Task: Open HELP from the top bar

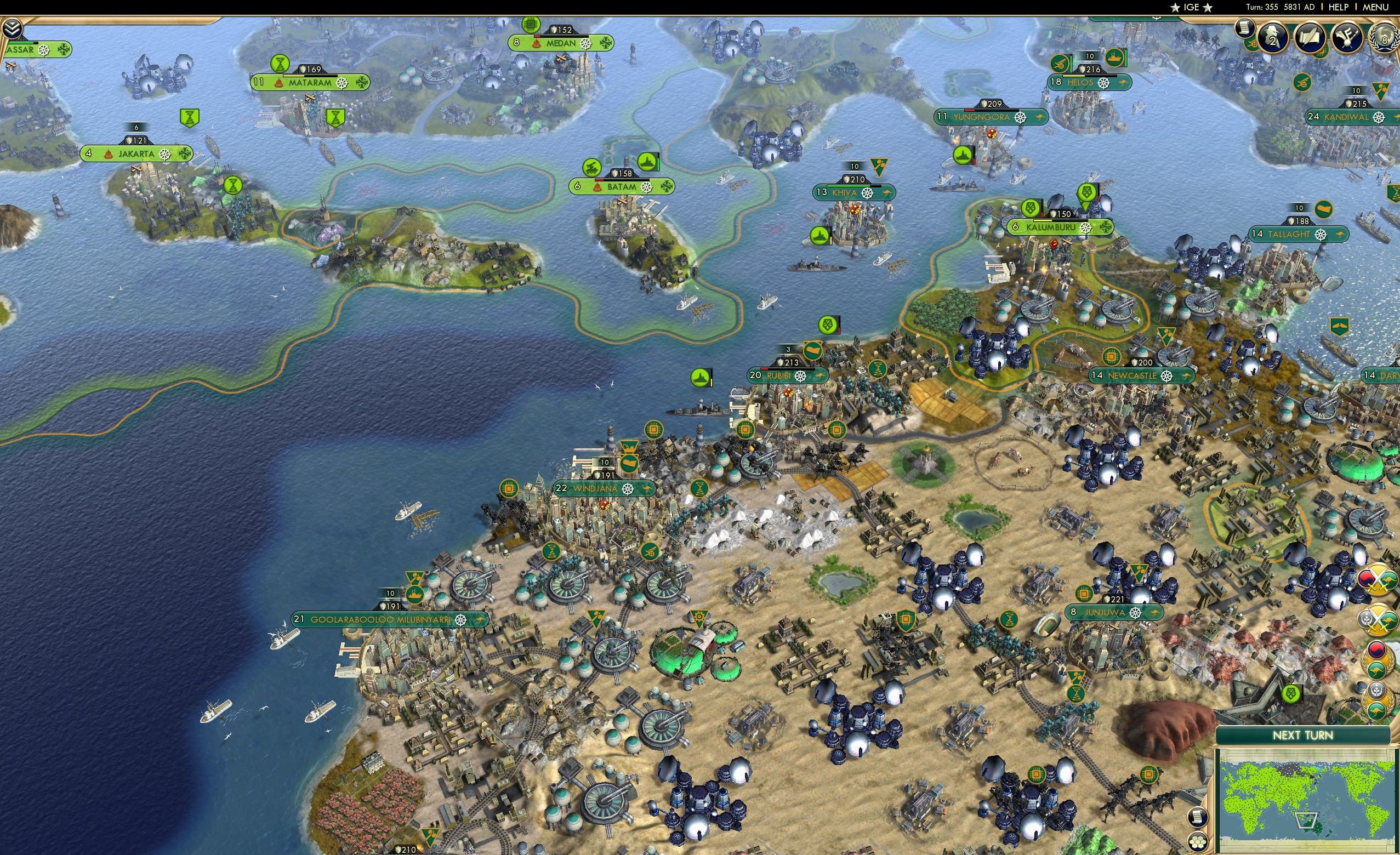Action: (1338, 7)
